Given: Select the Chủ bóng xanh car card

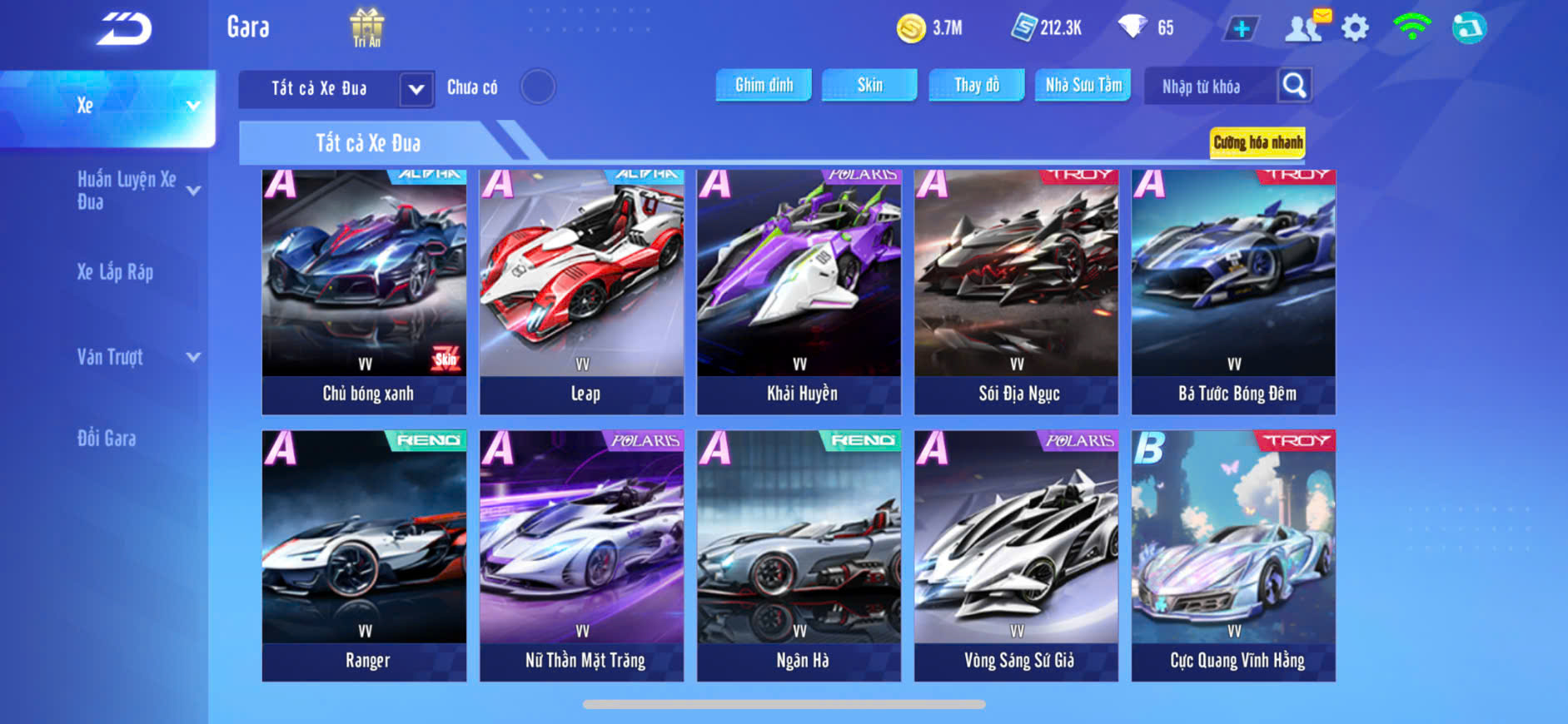Looking at the screenshot, I should click(x=364, y=291).
